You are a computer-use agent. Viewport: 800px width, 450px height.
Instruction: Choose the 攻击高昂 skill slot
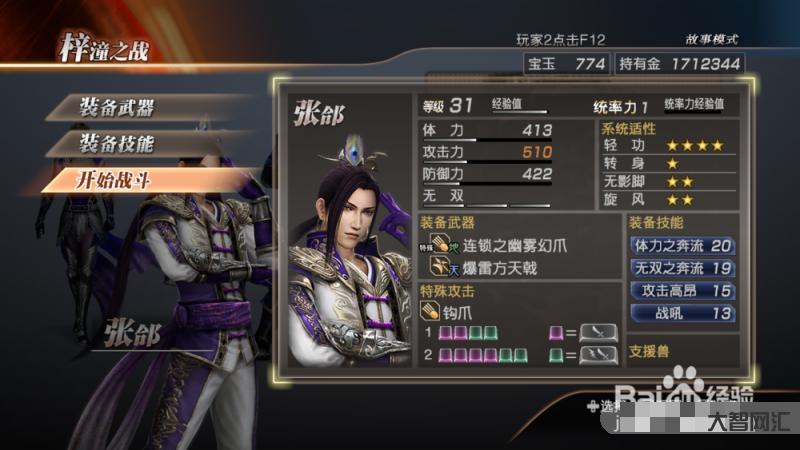(682, 291)
